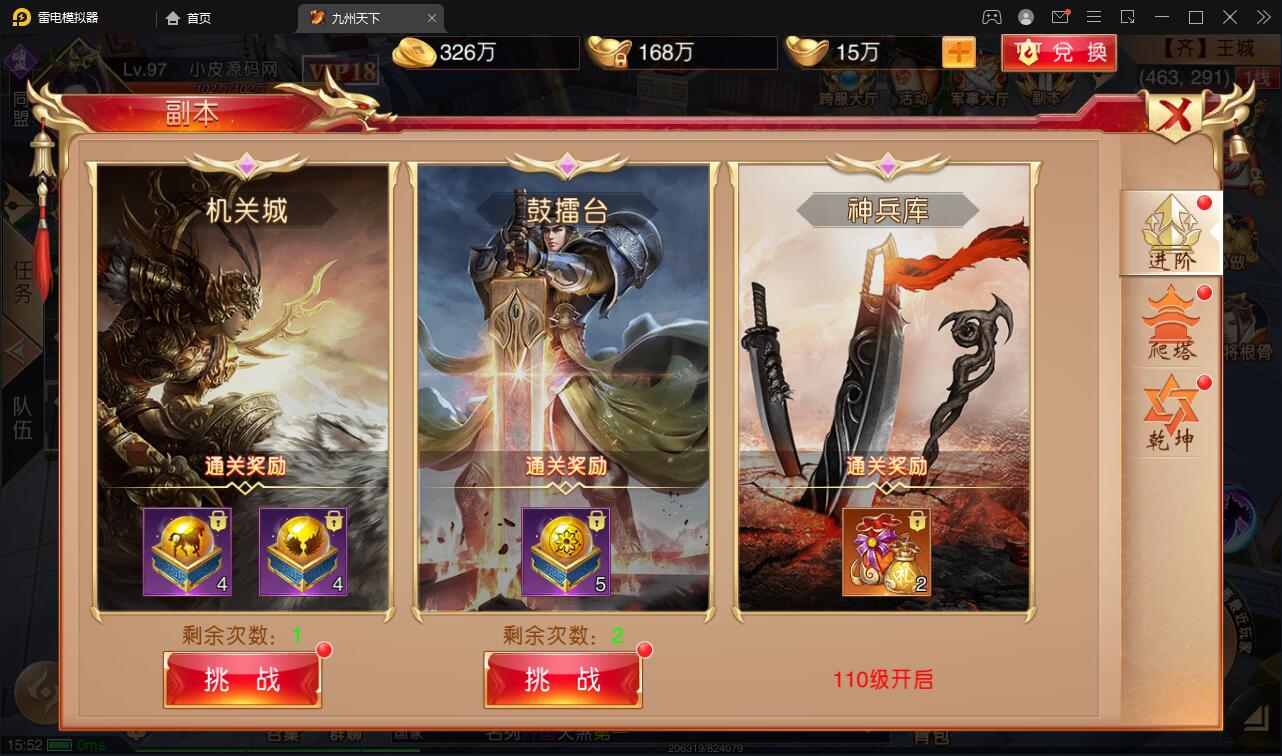
Task: Collapse the left panel with the arrow
Action: [22, 350]
